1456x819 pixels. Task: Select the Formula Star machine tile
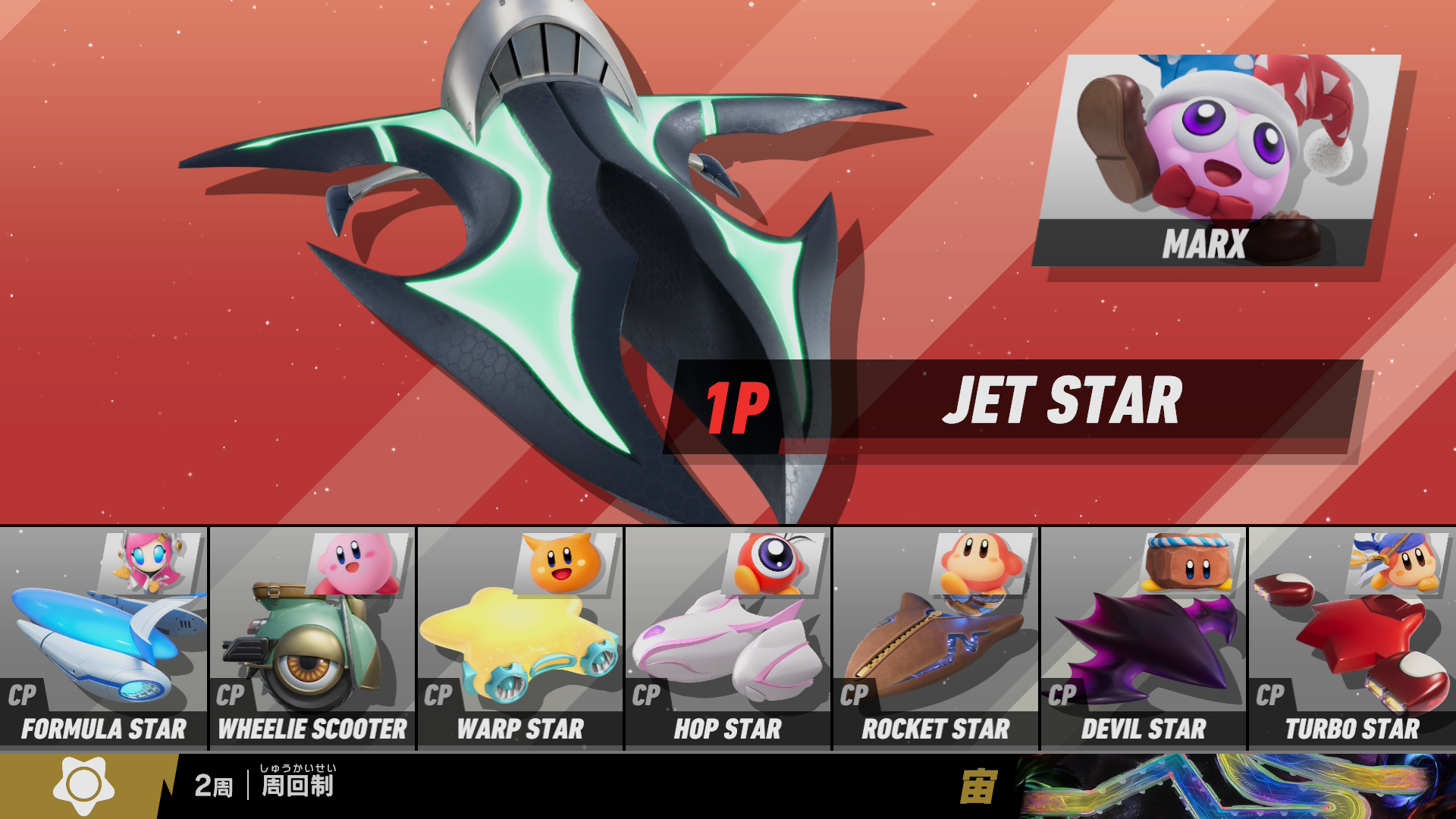103,639
